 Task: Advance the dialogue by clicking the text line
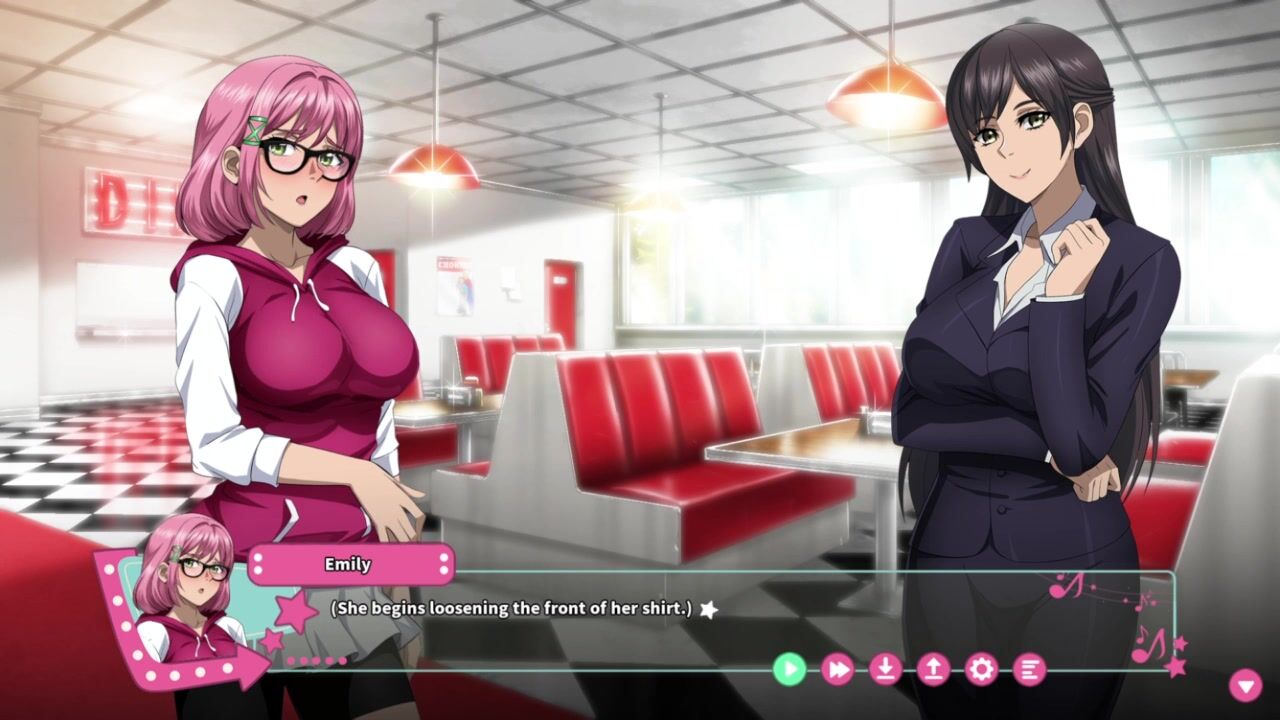coord(511,608)
